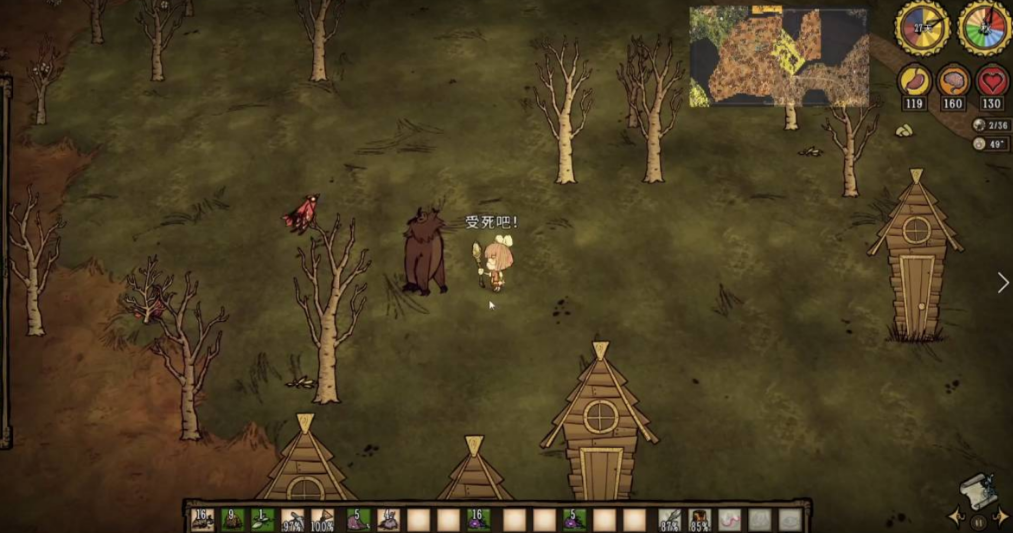This screenshot has width=1013, height=533.
Task: Rotate camera with the left arrow button
Action: (x=953, y=516)
